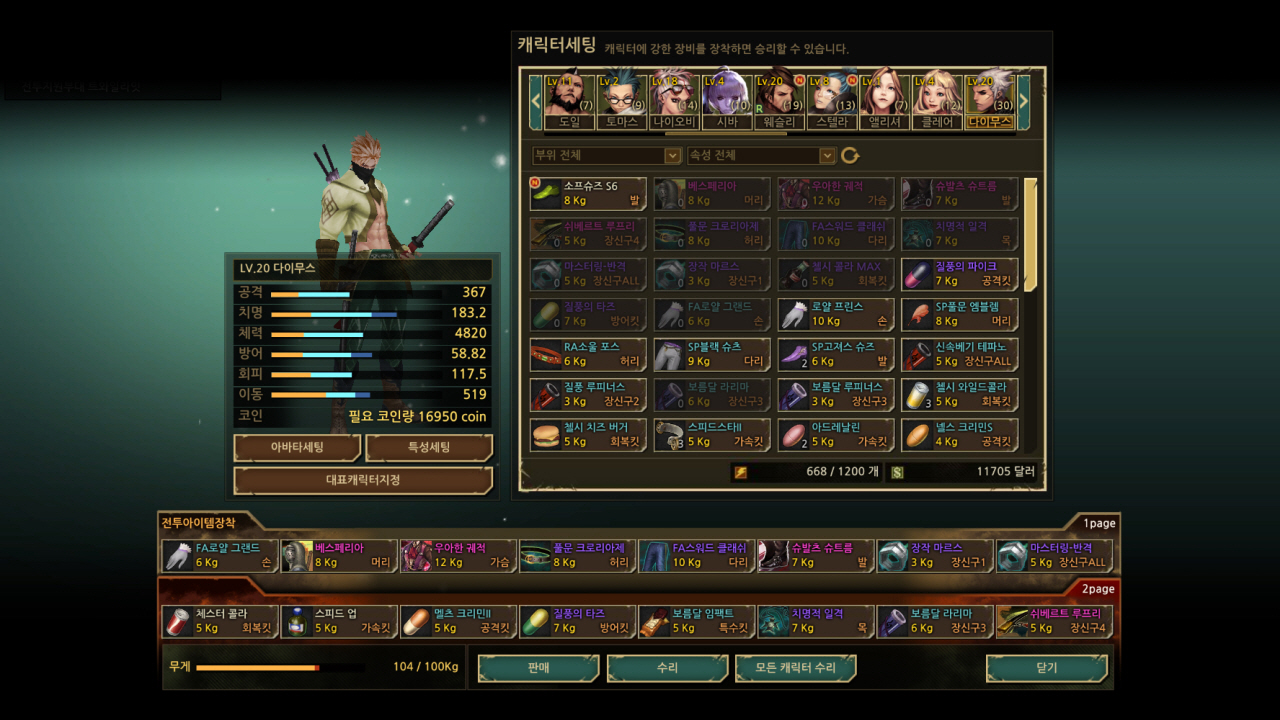
Task: Show previous characters with left arrow
Action: click(x=536, y=101)
